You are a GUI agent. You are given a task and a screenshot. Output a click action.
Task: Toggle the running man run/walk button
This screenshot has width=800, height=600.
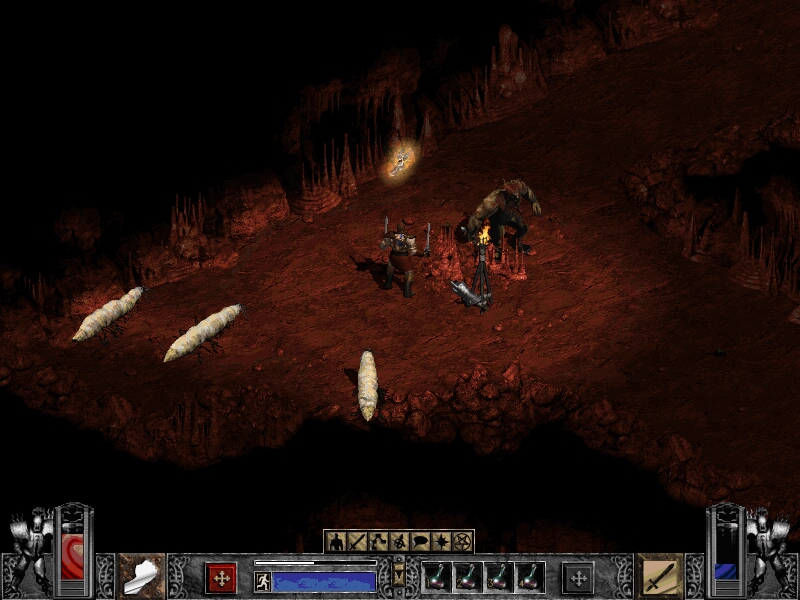(263, 580)
